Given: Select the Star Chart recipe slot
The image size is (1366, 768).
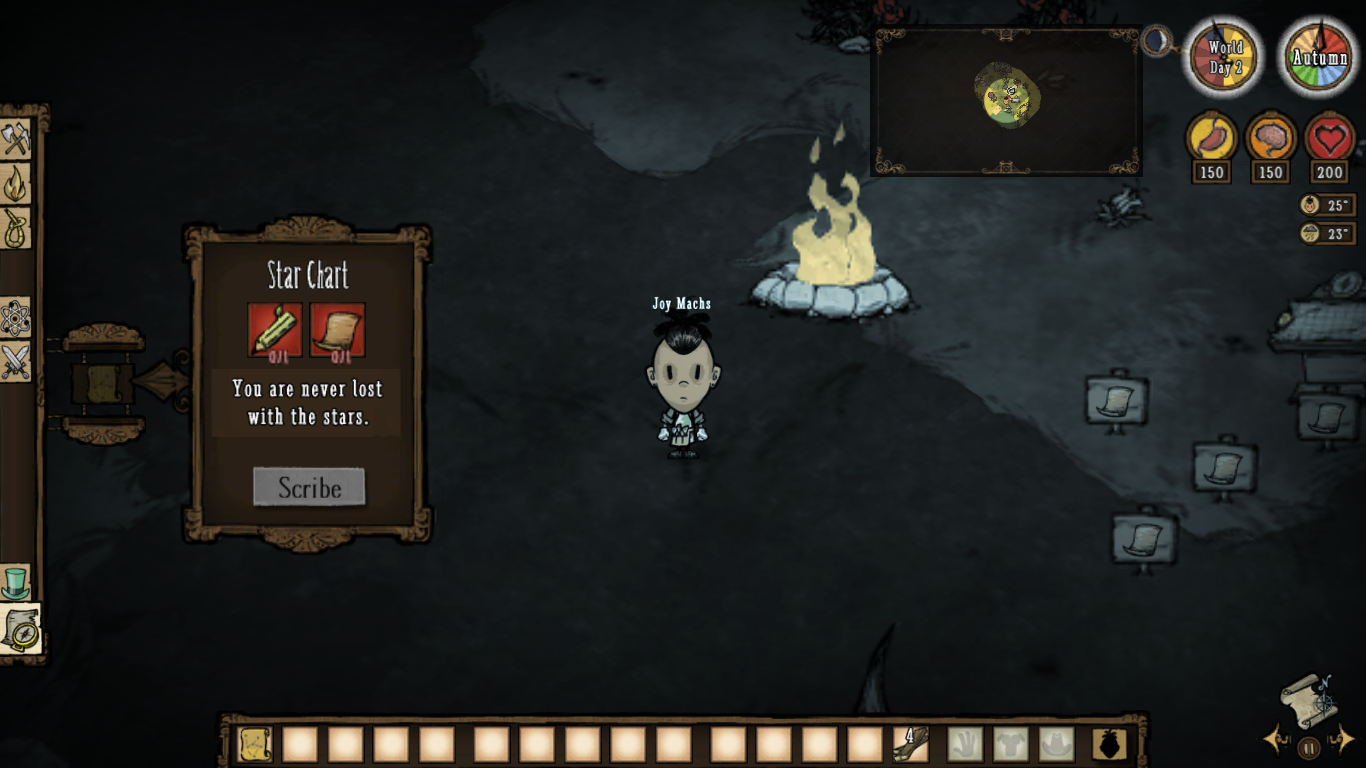Looking at the screenshot, I should [103, 383].
